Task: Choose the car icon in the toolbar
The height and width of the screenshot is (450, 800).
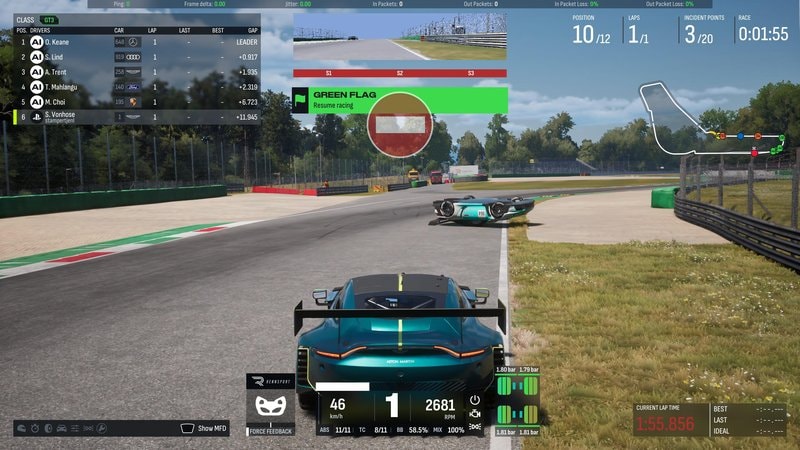Action: click(x=61, y=428)
